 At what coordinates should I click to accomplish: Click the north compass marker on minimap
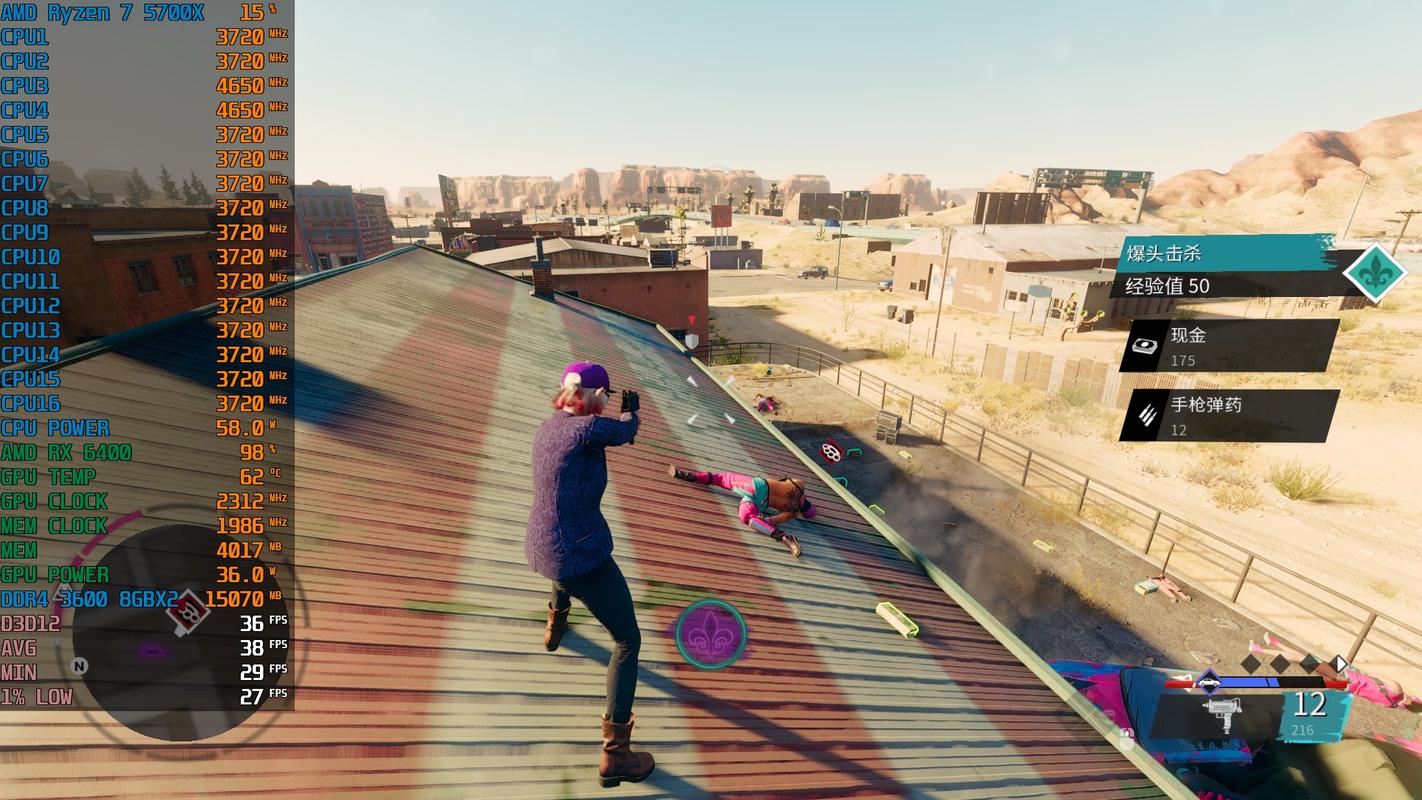(x=80, y=666)
